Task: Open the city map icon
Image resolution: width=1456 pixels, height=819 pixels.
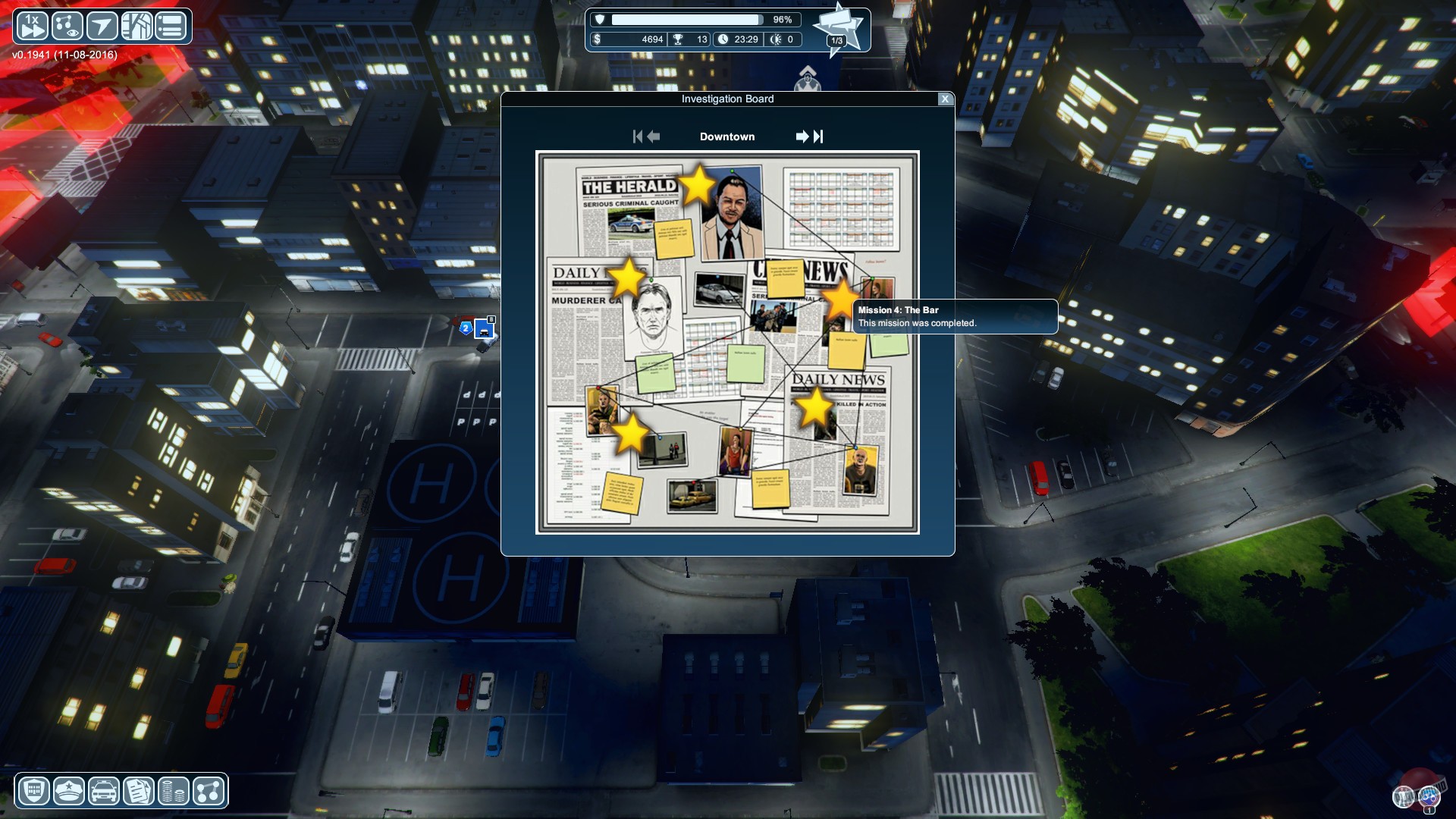Action: pyautogui.click(x=138, y=25)
